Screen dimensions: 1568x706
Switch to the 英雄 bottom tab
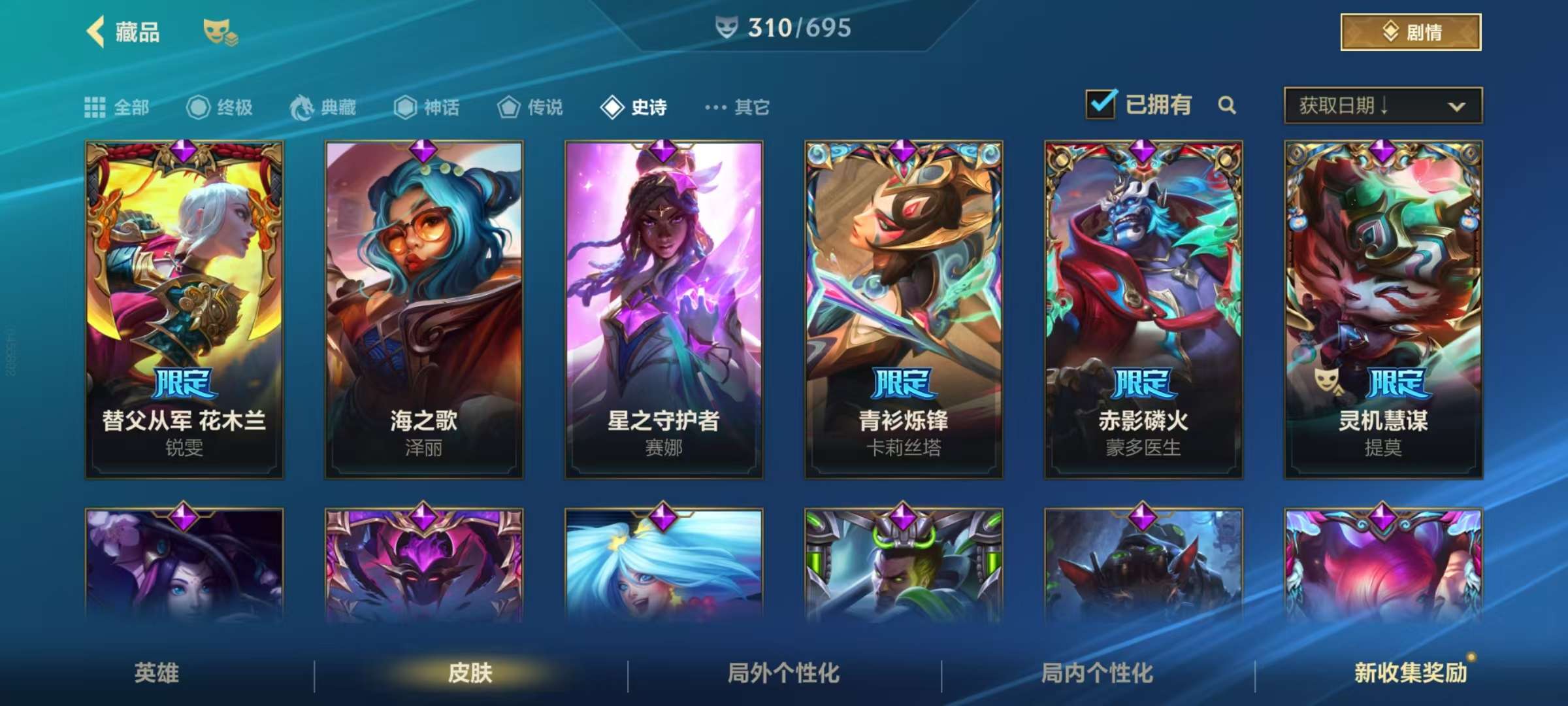157,673
